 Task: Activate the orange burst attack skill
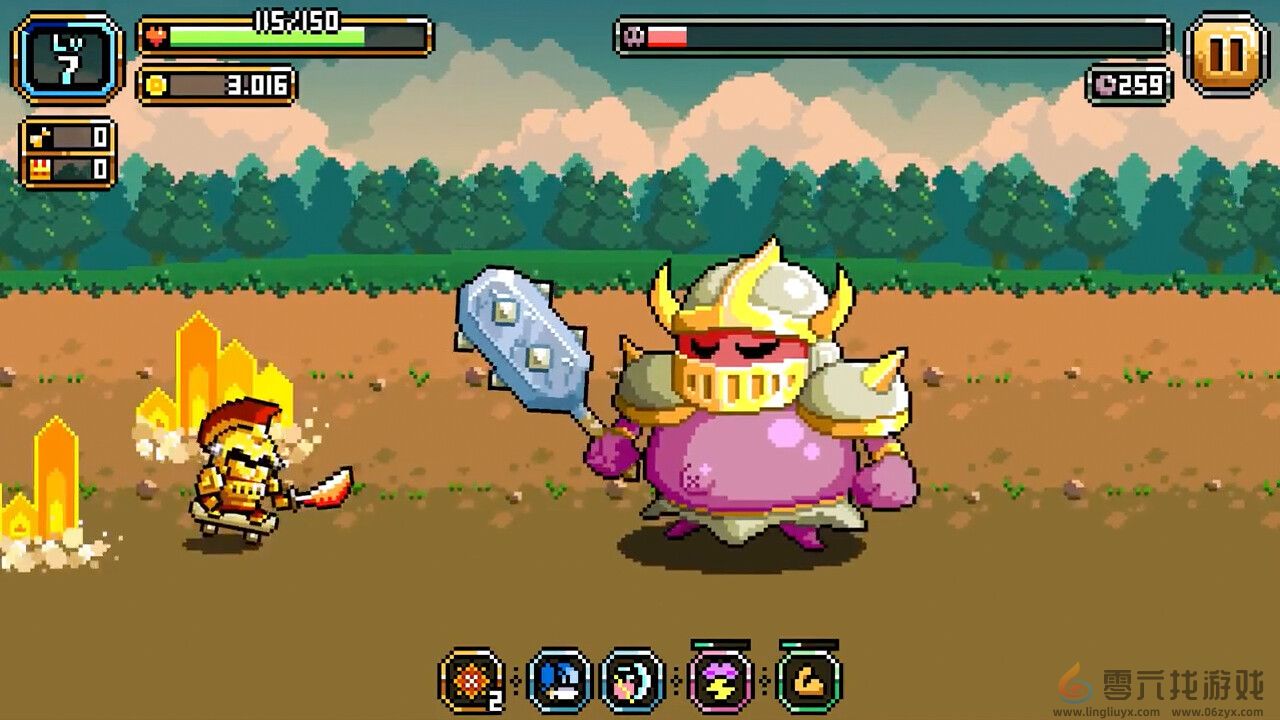(x=470, y=678)
